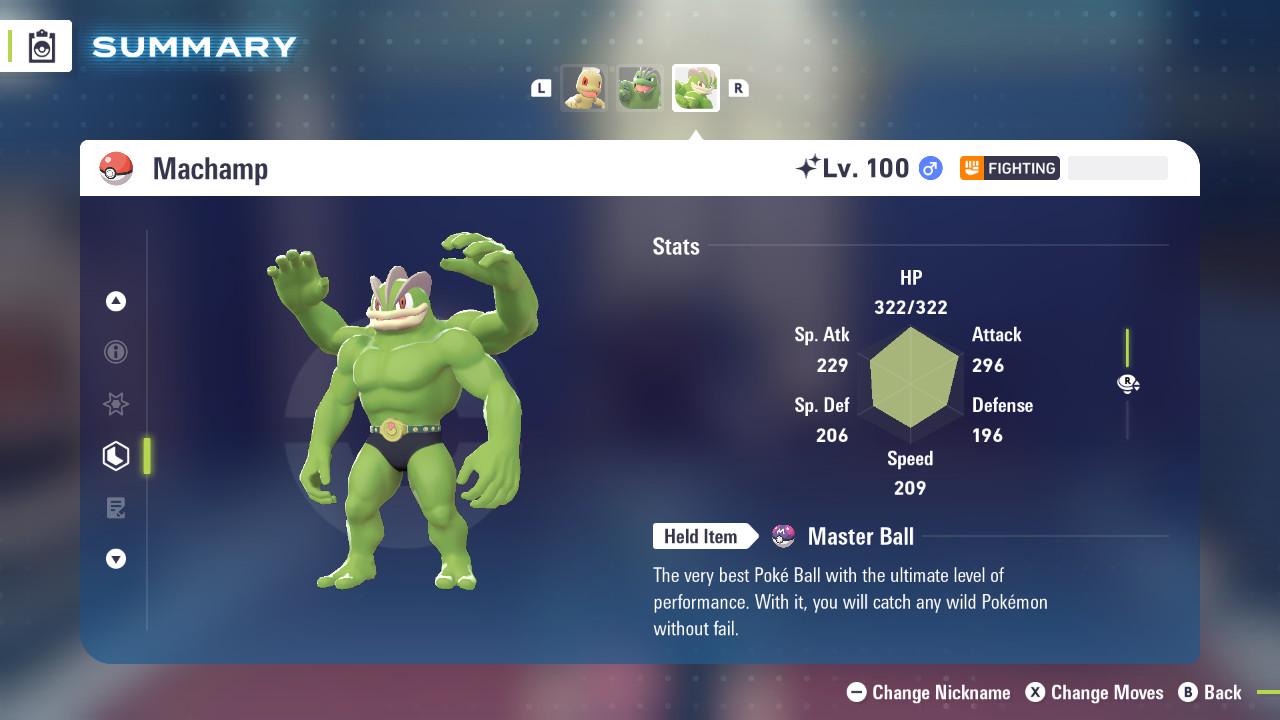This screenshot has width=1280, height=720.
Task: Collapse the page list with the up arrow
Action: click(116, 301)
